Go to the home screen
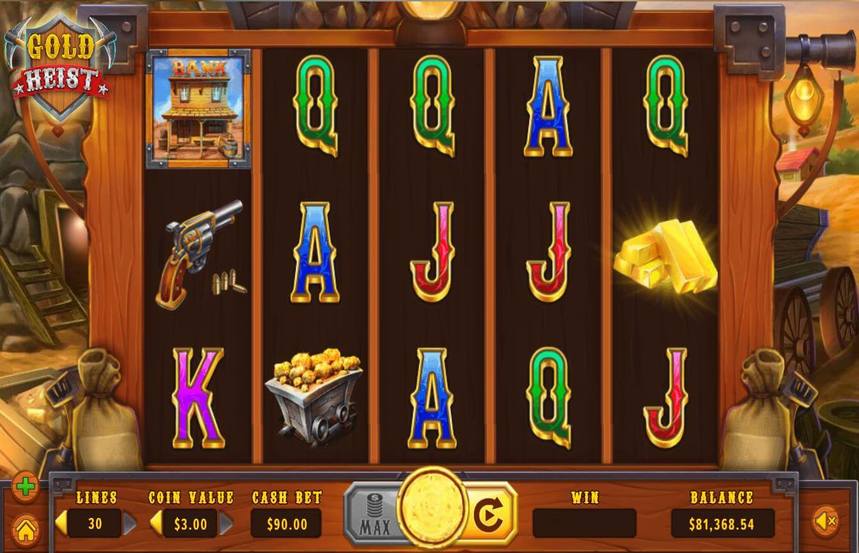Screen dimensions: 859x553 click(x=25, y=527)
